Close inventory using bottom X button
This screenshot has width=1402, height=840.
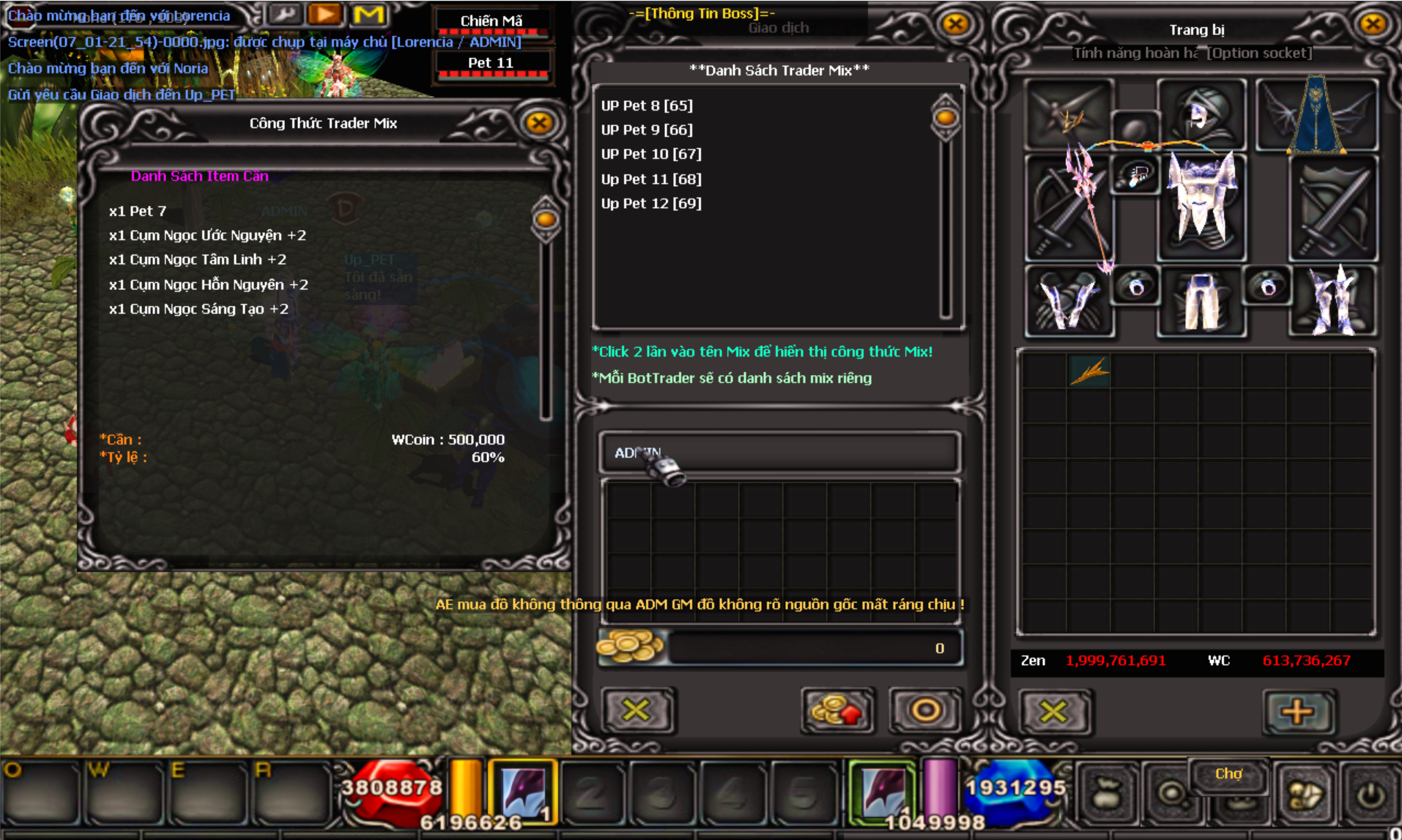1053,711
